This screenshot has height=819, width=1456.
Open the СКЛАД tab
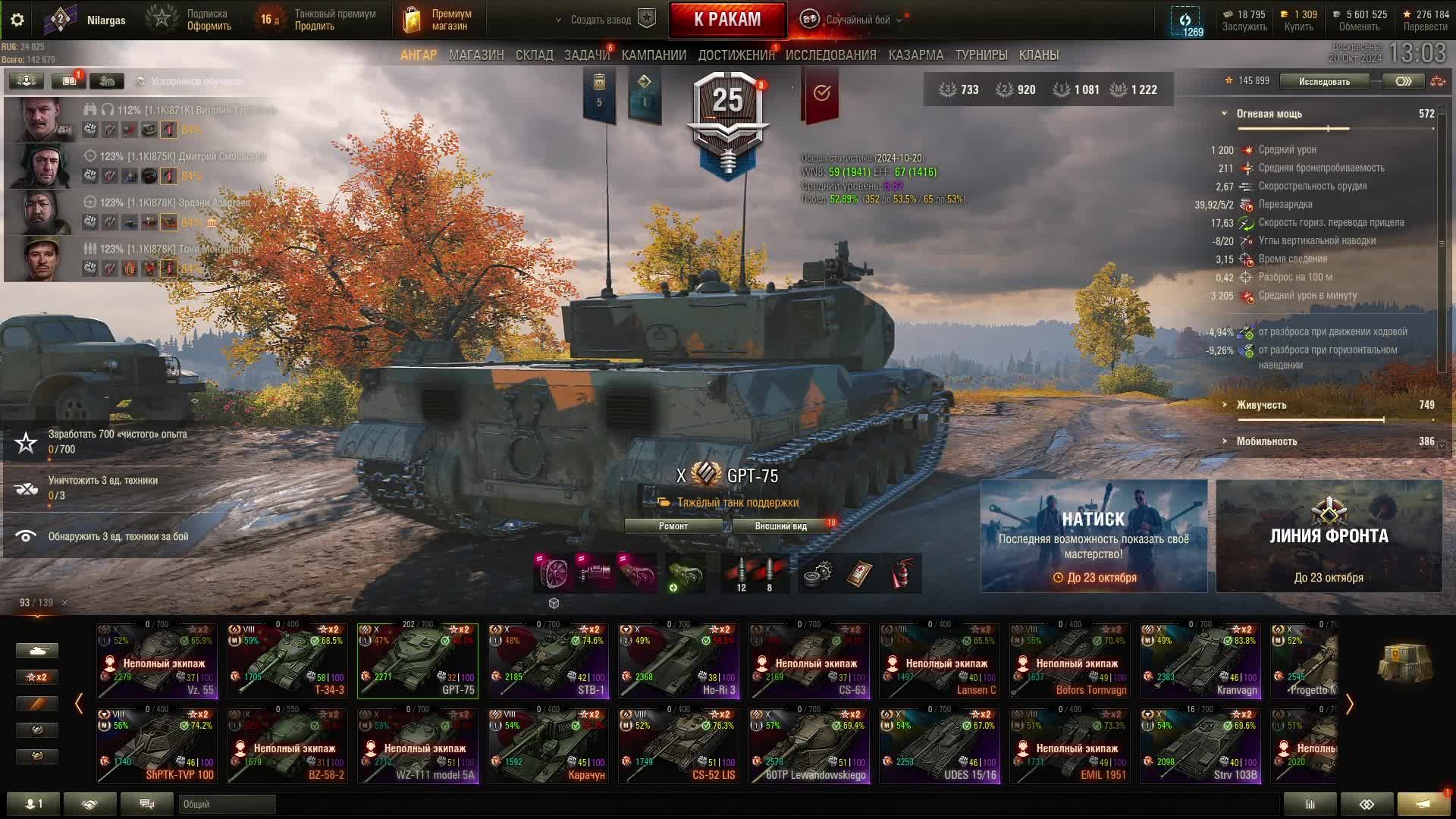pos(534,55)
